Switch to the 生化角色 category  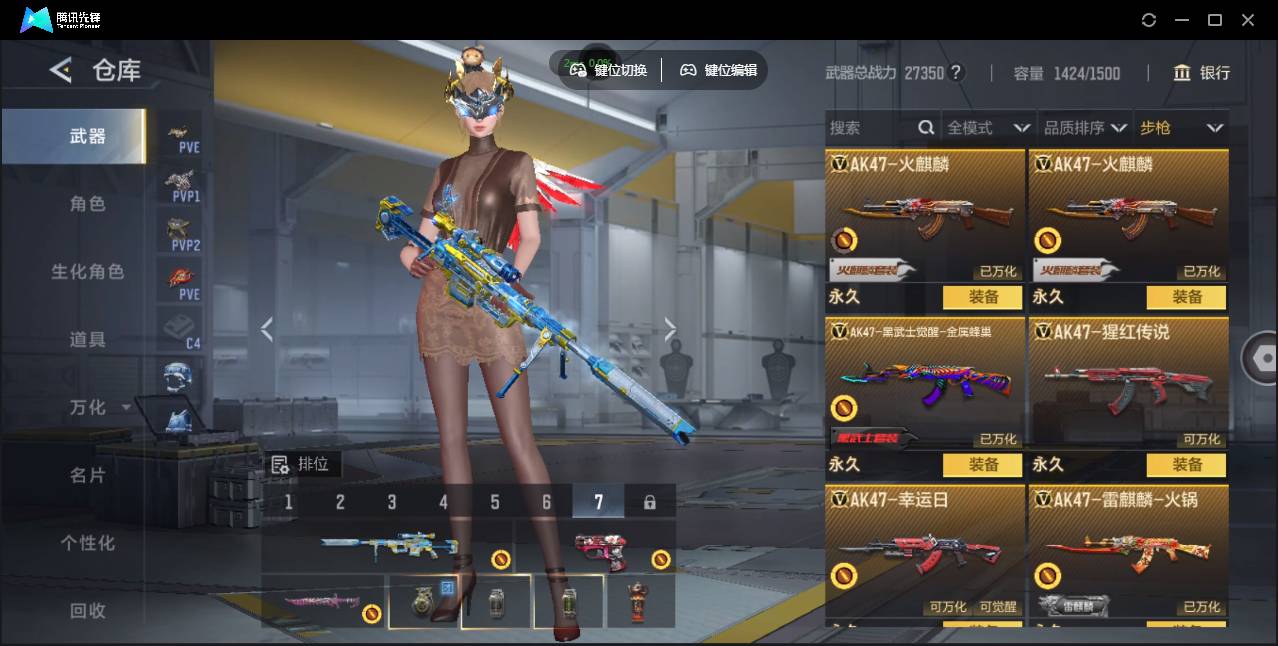pyautogui.click(x=87, y=272)
